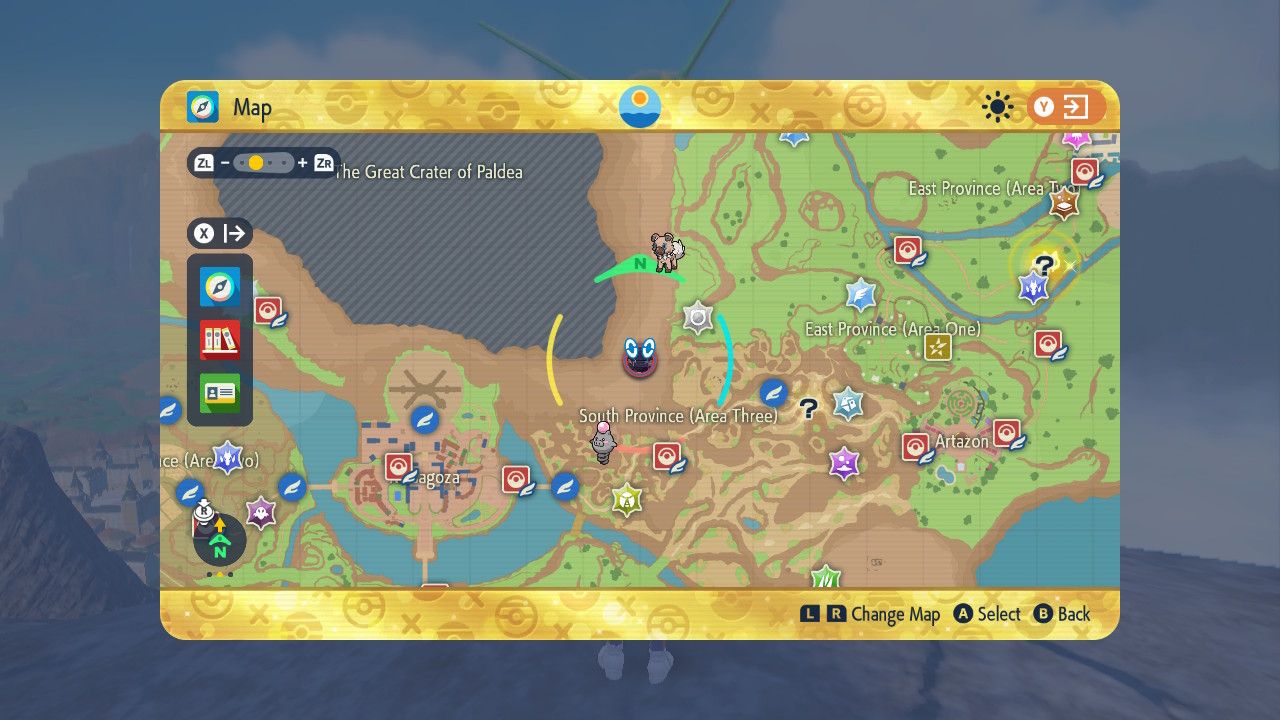Click the golden question mark marker near East Province
The width and height of the screenshot is (1280, 720).
pos(1043,265)
